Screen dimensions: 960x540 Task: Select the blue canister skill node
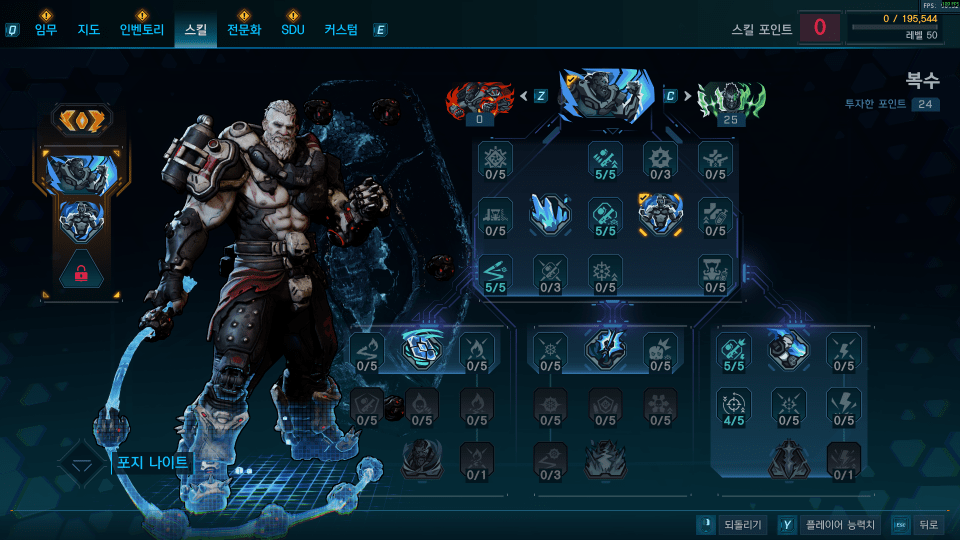click(790, 346)
